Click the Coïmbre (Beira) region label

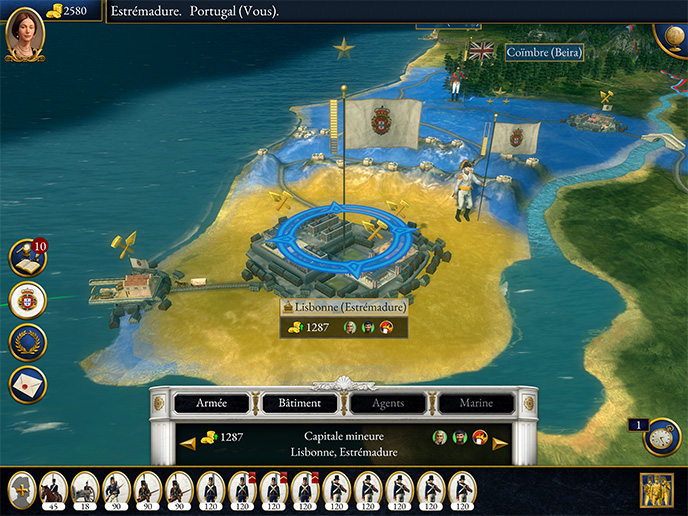click(544, 52)
